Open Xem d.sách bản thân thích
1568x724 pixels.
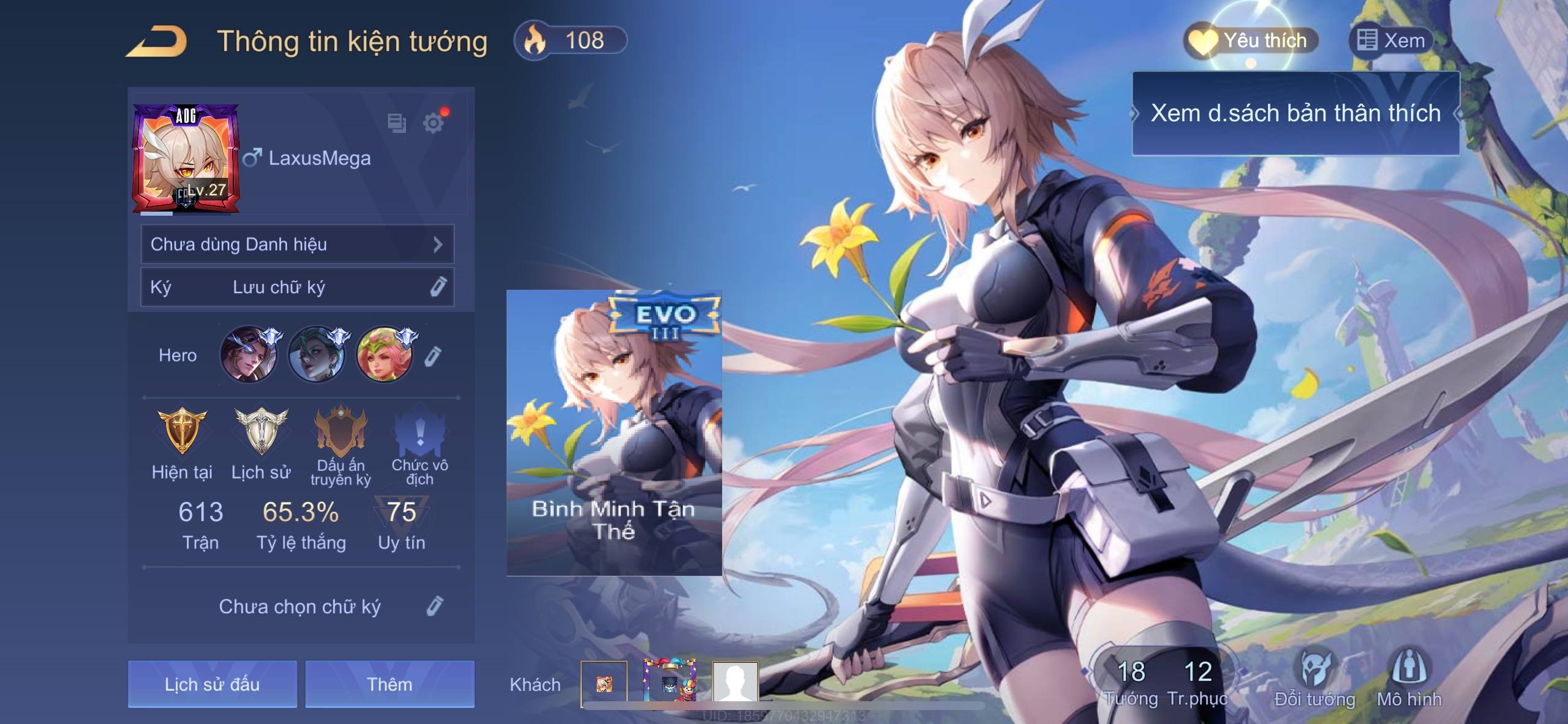point(1295,113)
